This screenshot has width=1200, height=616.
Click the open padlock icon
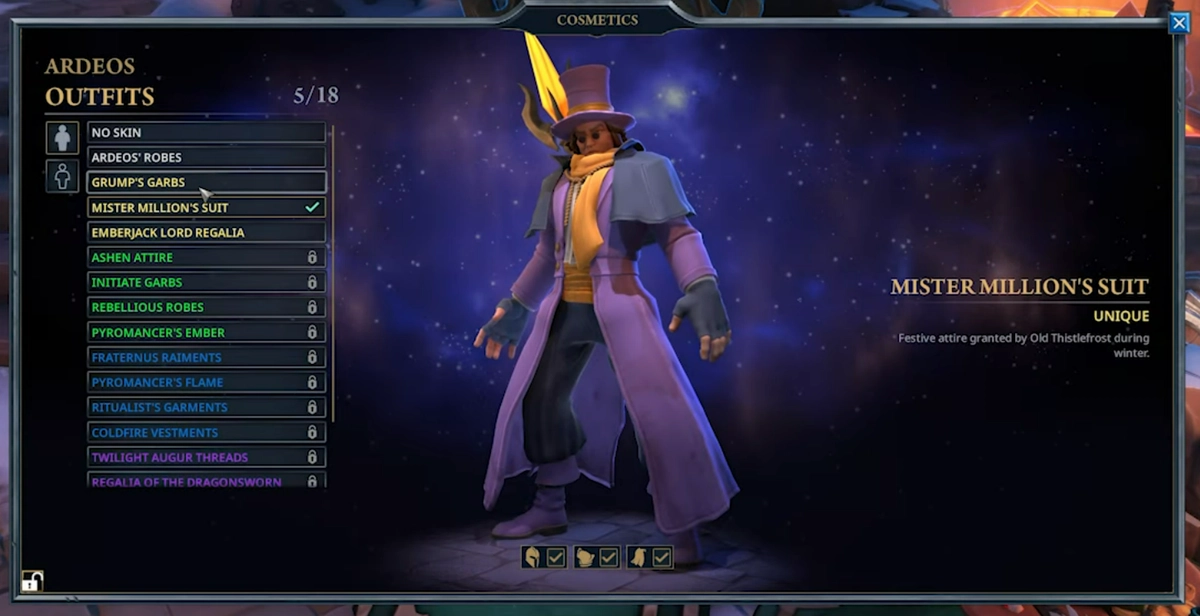click(32, 581)
